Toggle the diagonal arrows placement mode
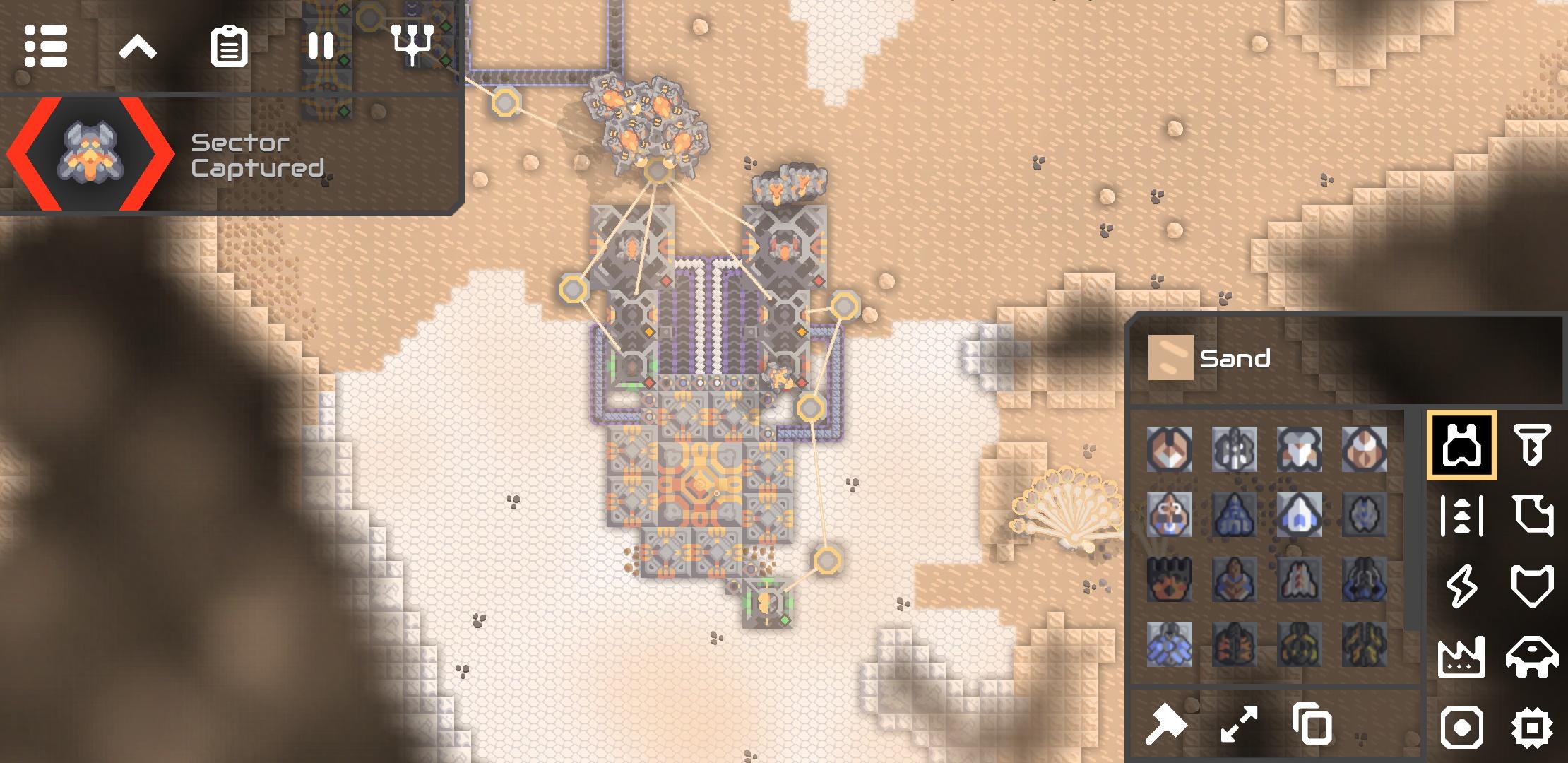Screen dimensions: 1568x763 click(1239, 725)
